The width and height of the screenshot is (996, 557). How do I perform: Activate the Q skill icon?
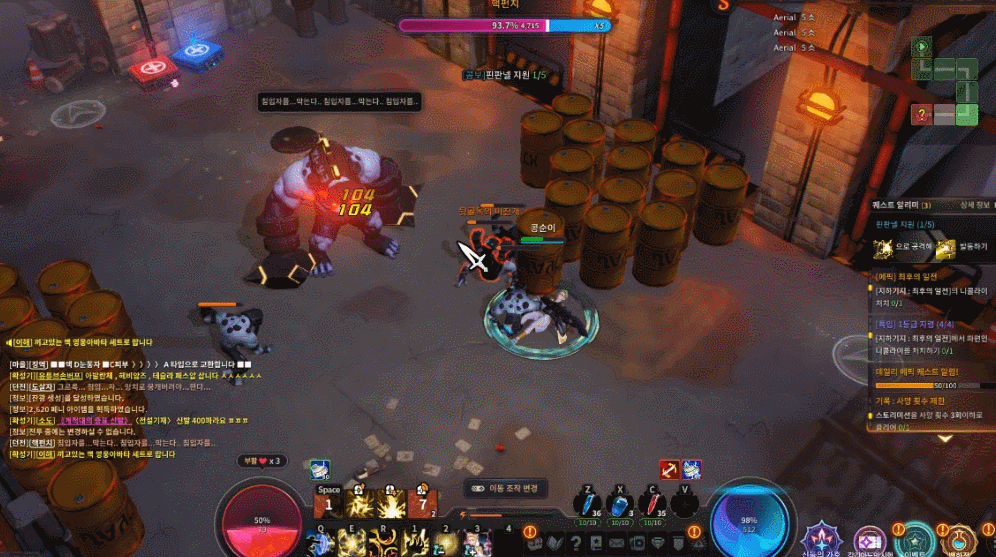tap(323, 542)
